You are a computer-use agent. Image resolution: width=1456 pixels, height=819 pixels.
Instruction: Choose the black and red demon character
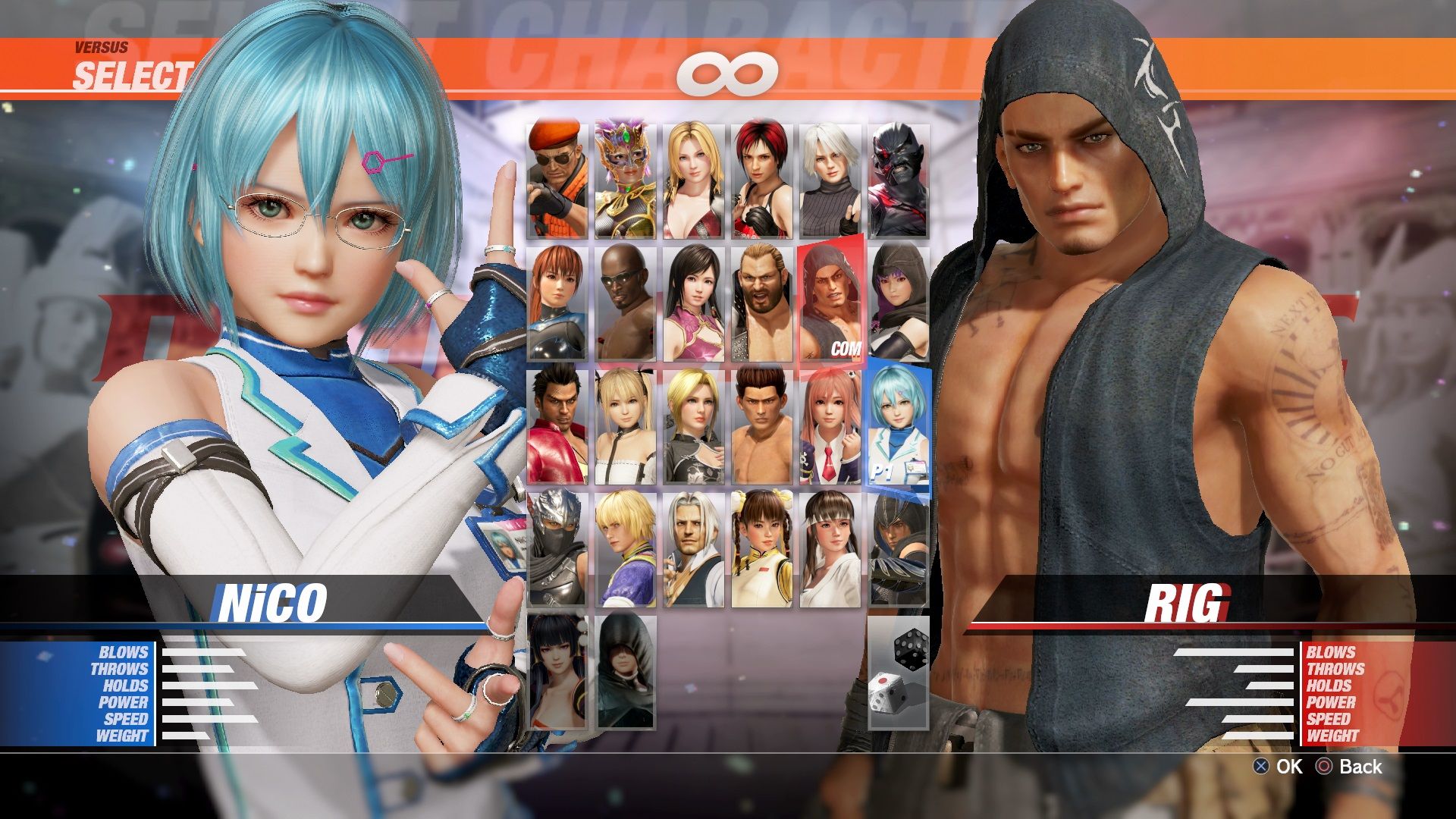(x=899, y=180)
